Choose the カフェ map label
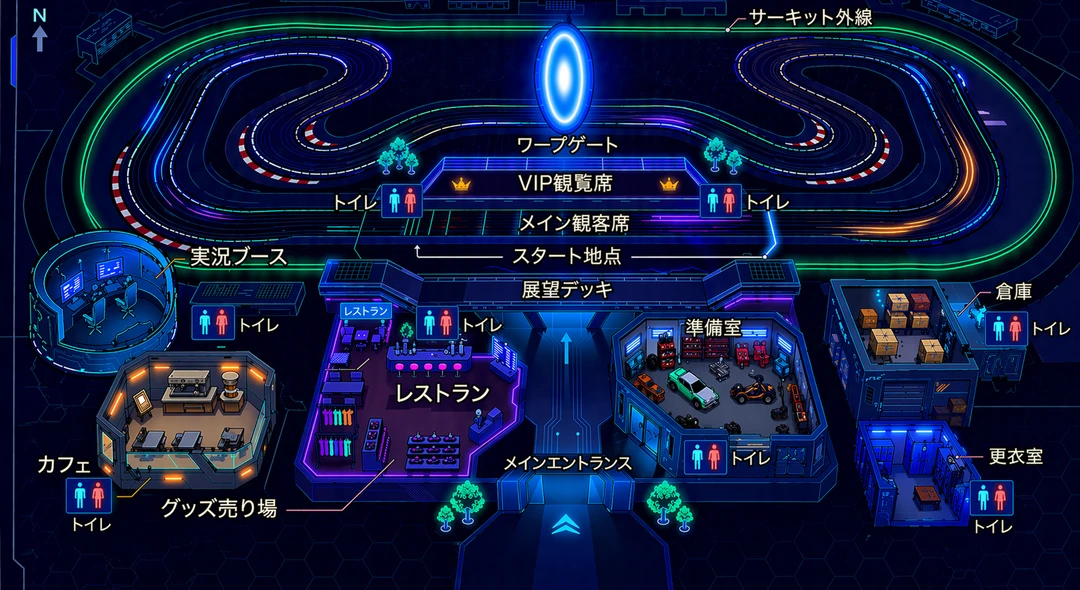 (x=64, y=464)
